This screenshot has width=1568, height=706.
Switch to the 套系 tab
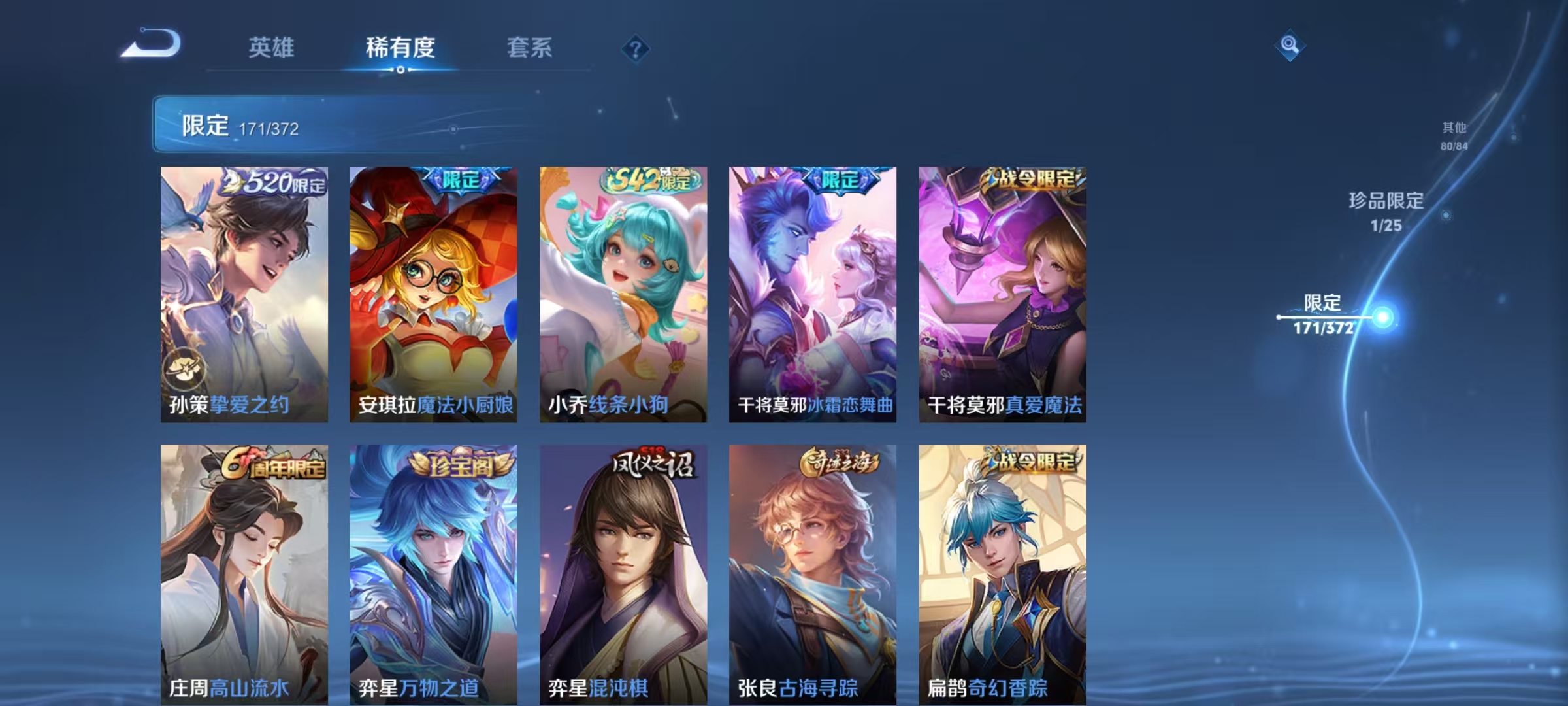click(x=530, y=48)
